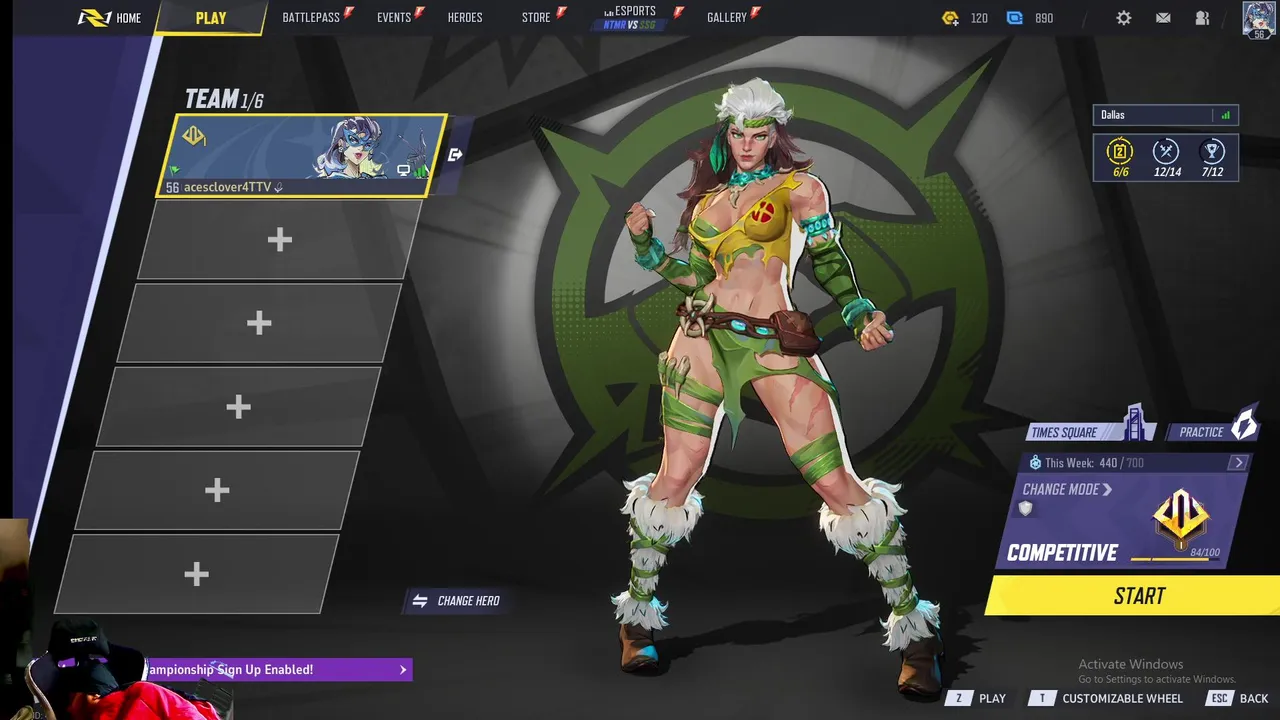Image resolution: width=1280 pixels, height=720 pixels.
Task: Select the acesclover4TTV team card
Action: 300,155
